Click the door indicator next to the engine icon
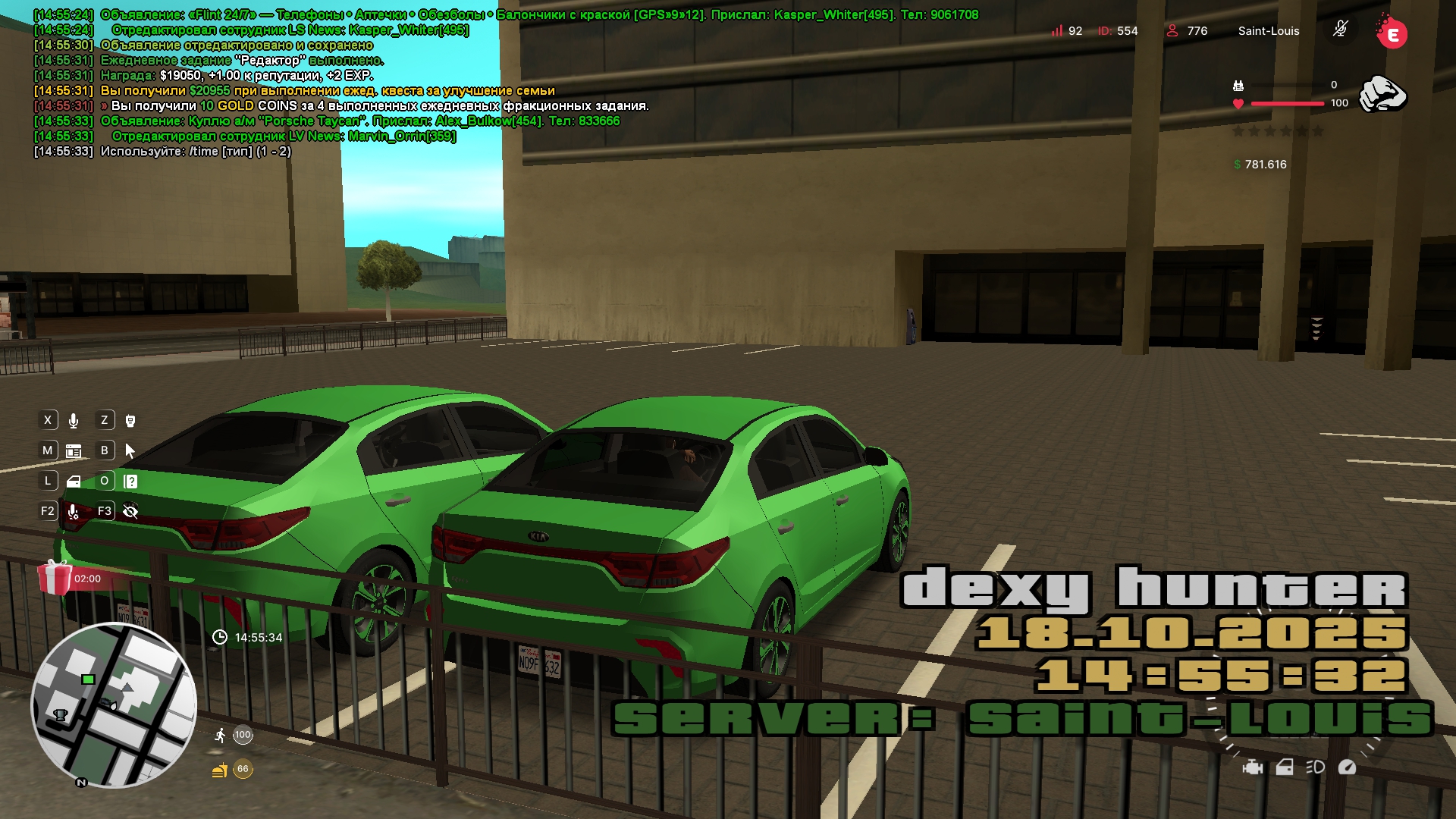Viewport: 1456px width, 819px height. [x=1285, y=767]
